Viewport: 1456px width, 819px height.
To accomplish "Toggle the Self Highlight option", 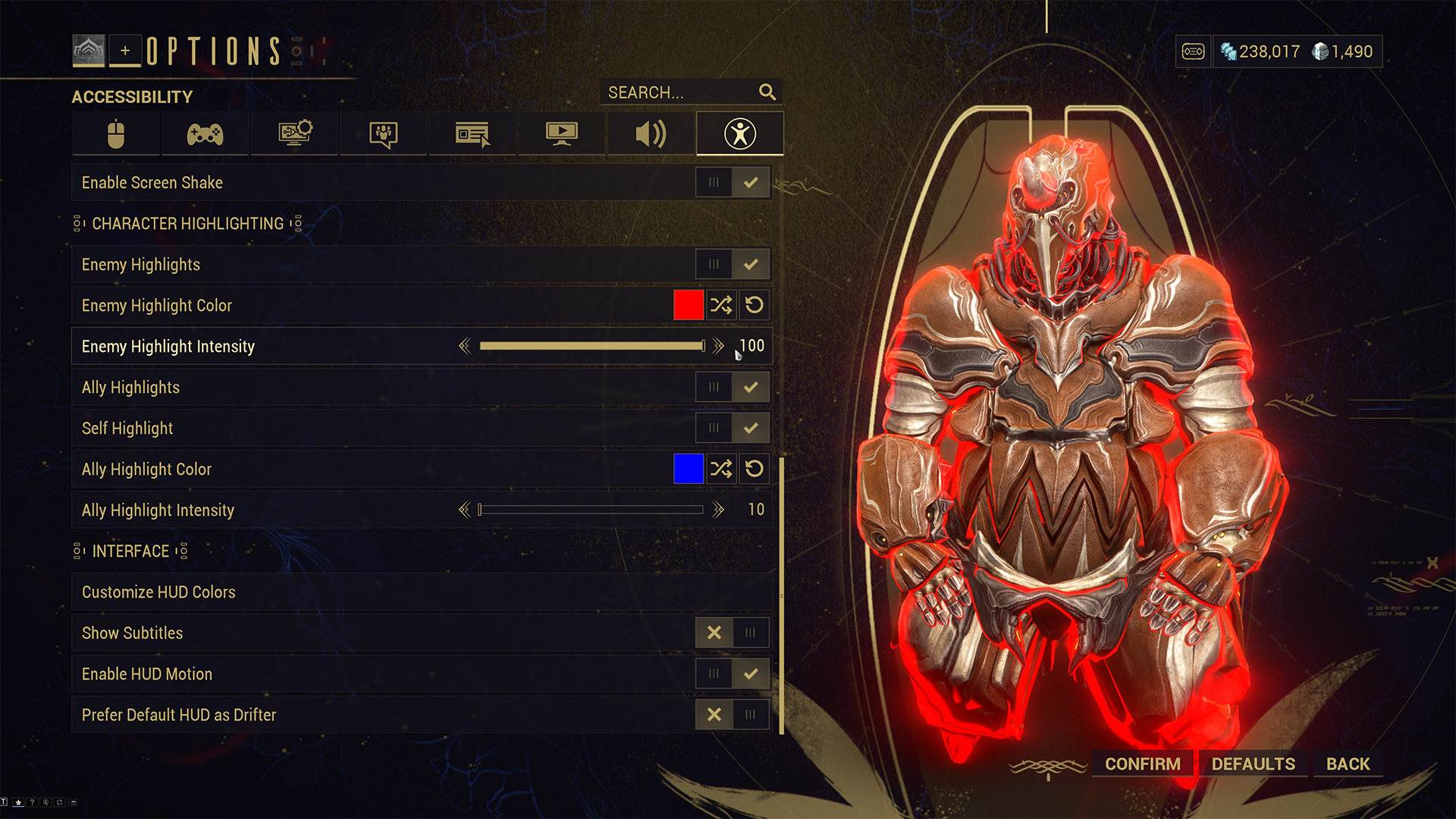I will click(733, 428).
